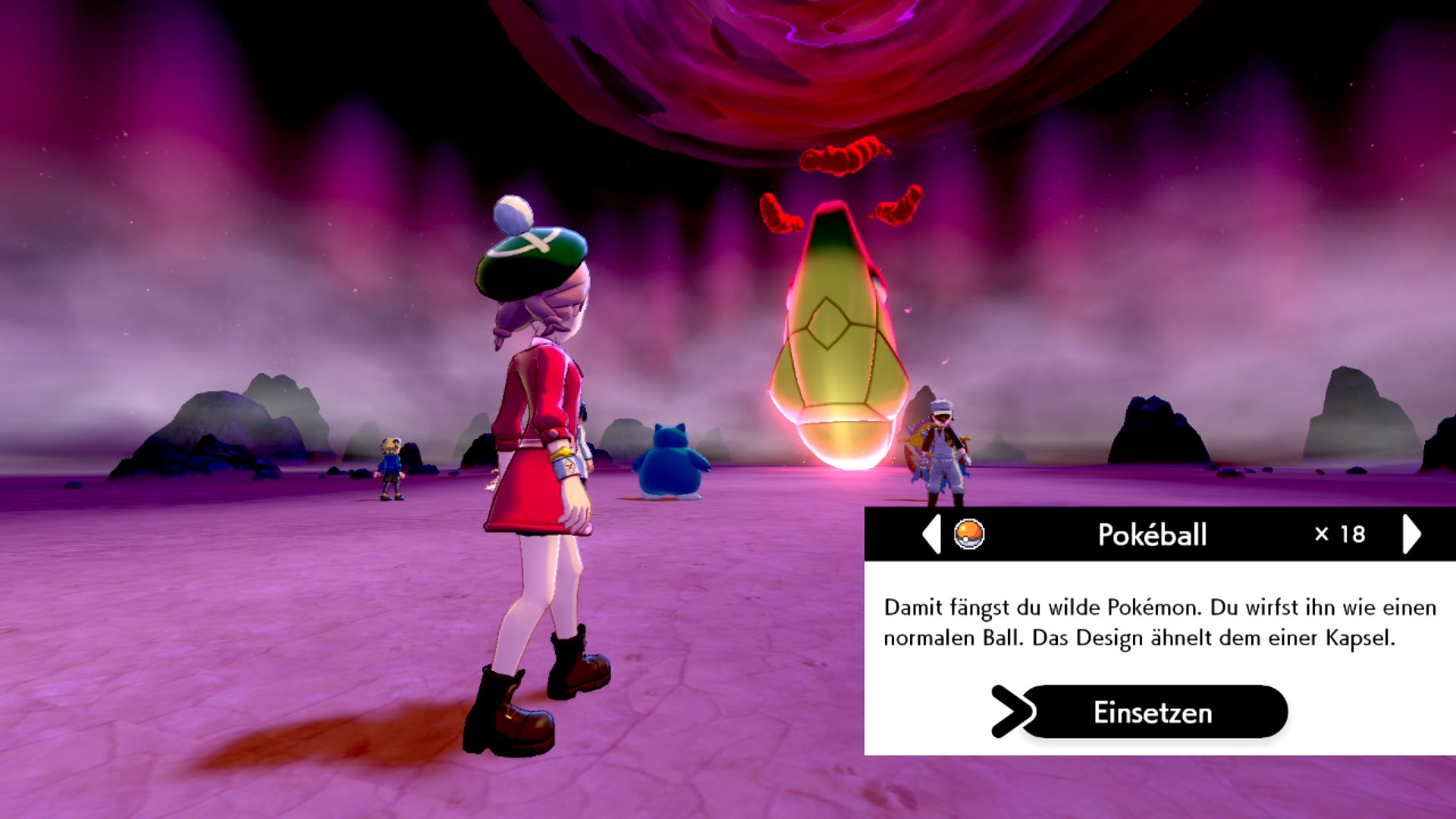Switch to the previous ball with left arrow
Screen dimensions: 1456x819
932,534
